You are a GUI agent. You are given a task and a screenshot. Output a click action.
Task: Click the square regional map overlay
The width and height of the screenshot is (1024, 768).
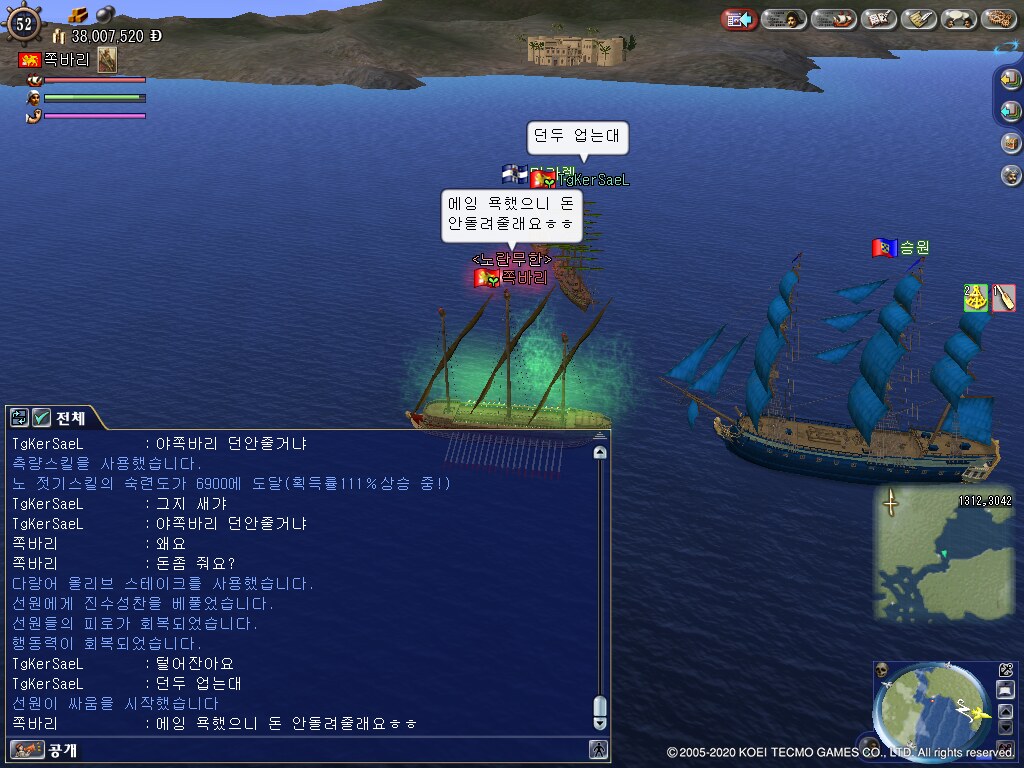point(930,553)
